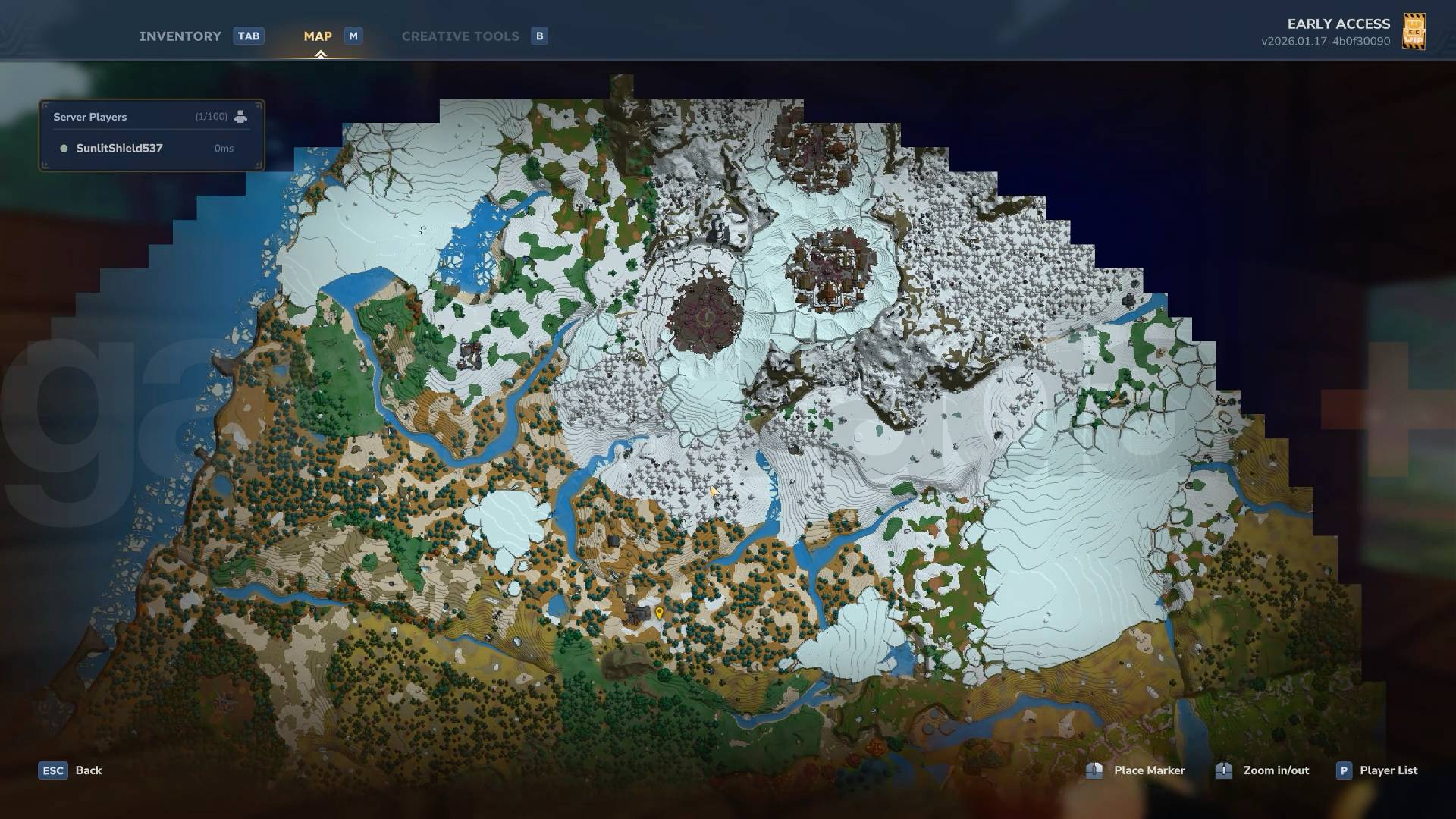Click the green status indicator in the player list
The width and height of the screenshot is (1456, 819).
click(x=64, y=149)
